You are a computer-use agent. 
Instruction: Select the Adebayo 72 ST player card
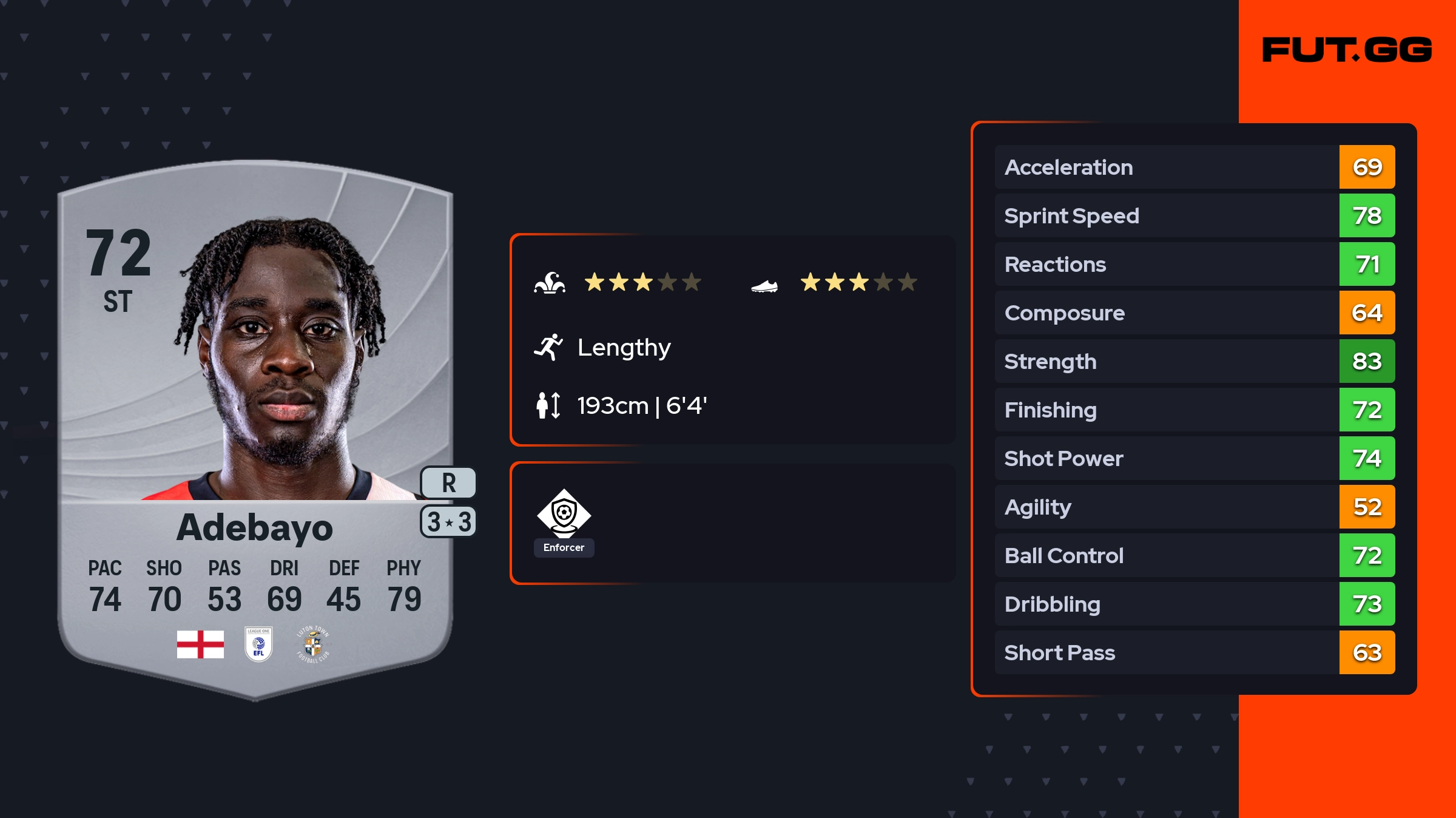tap(255, 425)
